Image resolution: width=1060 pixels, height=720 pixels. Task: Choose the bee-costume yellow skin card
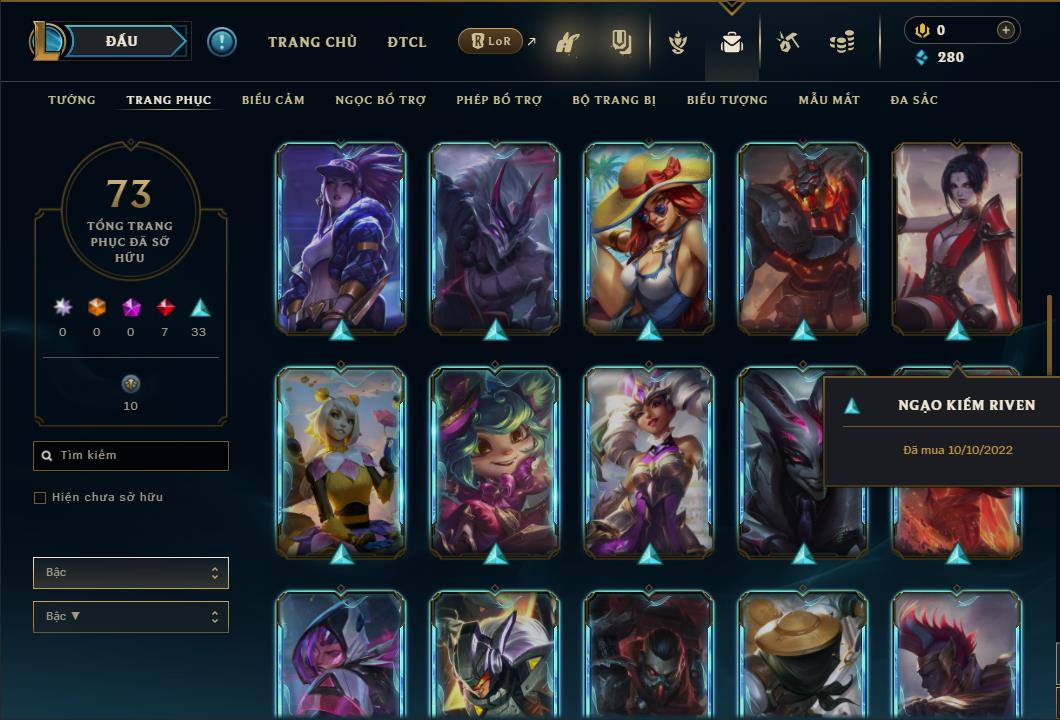click(x=341, y=462)
